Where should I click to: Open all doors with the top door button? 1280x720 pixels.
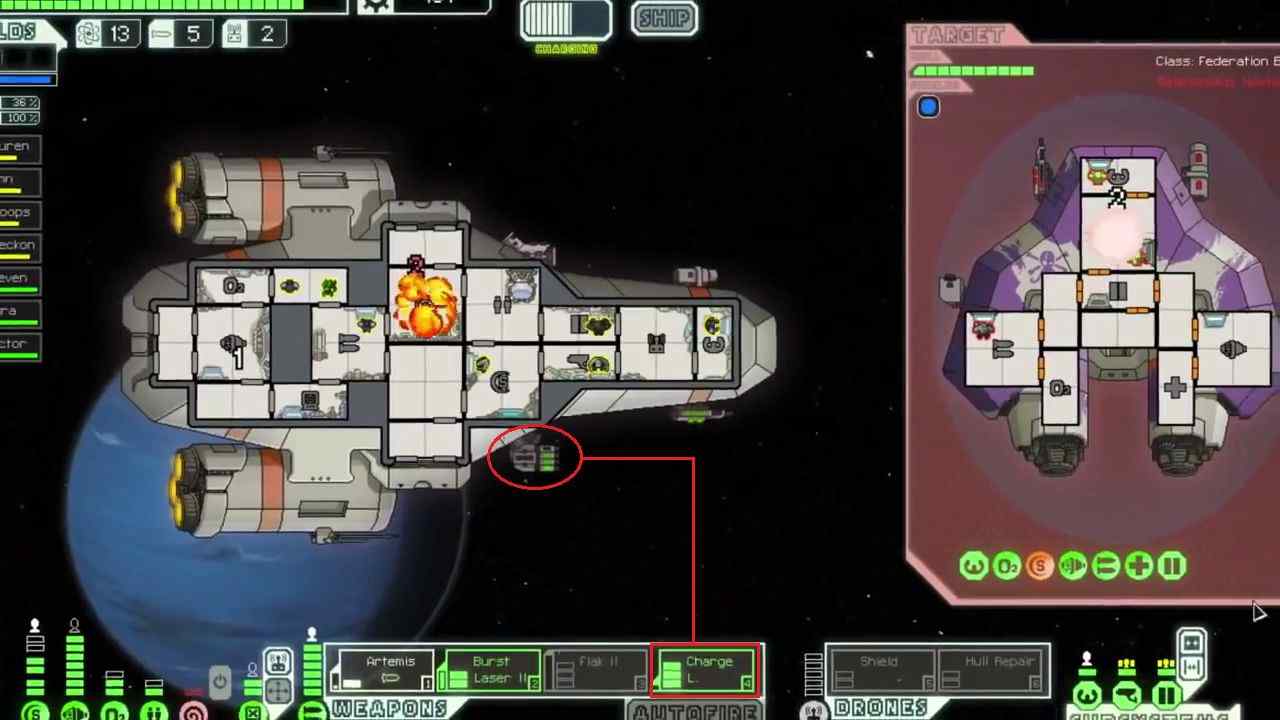[x=1192, y=641]
